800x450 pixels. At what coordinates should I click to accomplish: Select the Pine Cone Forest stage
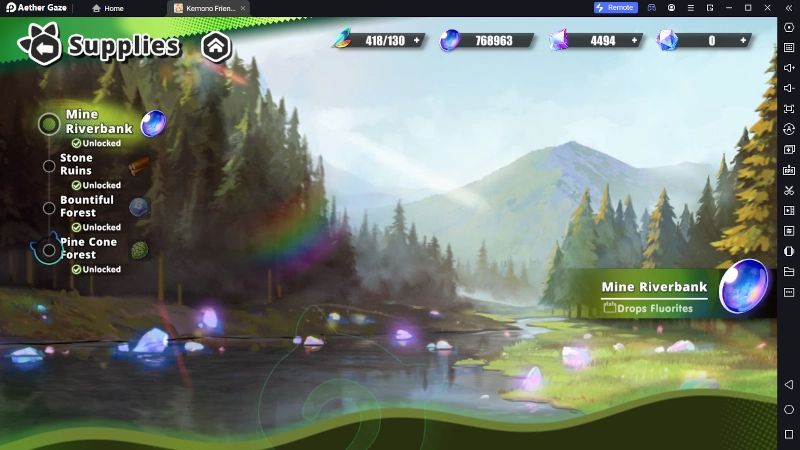[x=88, y=248]
